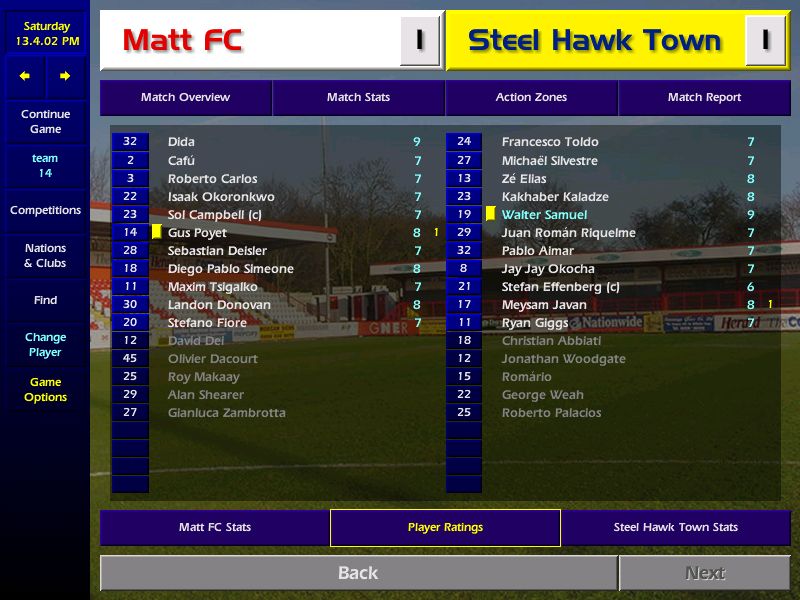The height and width of the screenshot is (600, 800).
Task: Open Game Options
Action: pos(45,389)
